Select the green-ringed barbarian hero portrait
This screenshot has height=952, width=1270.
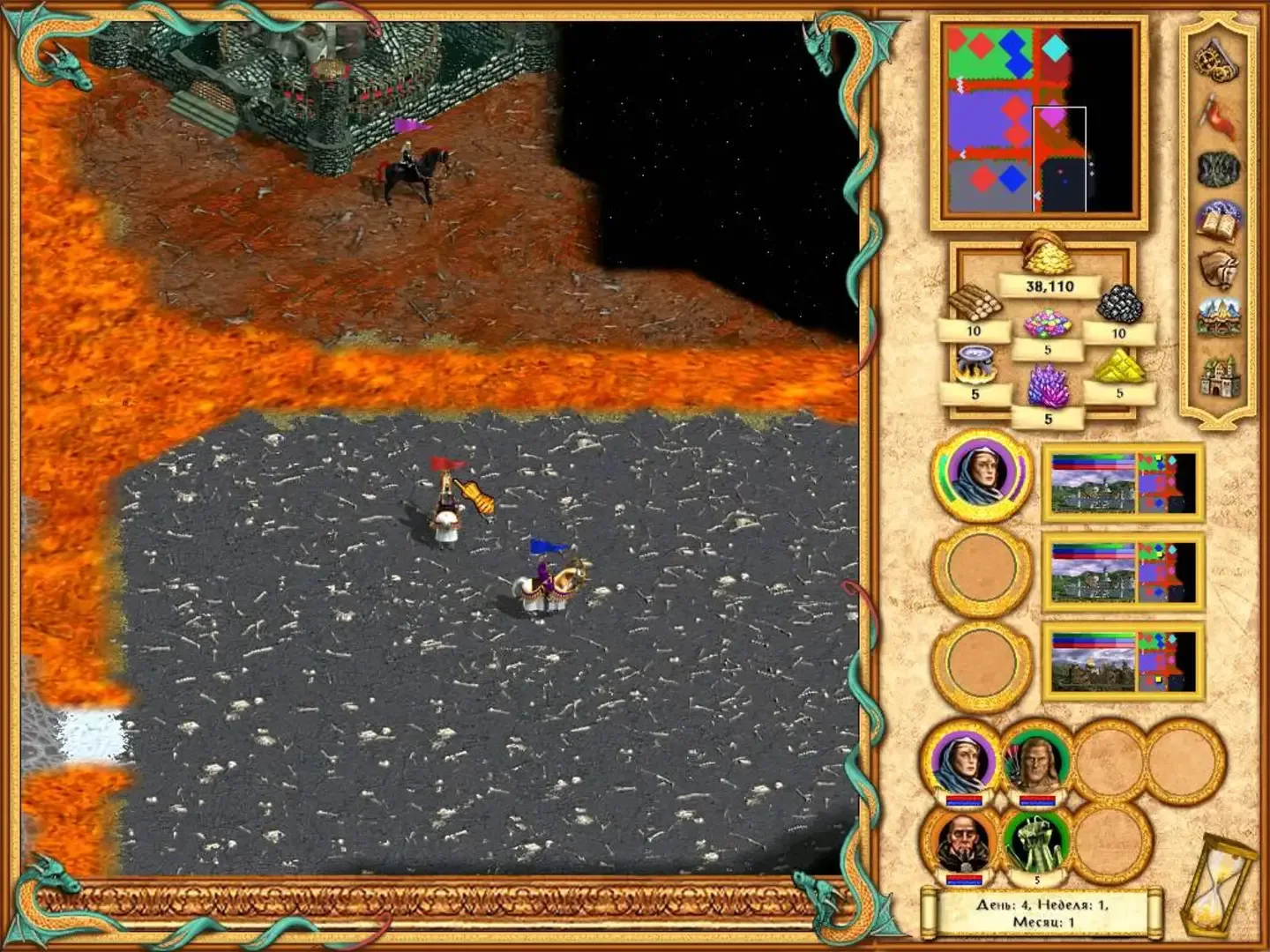[1037, 762]
